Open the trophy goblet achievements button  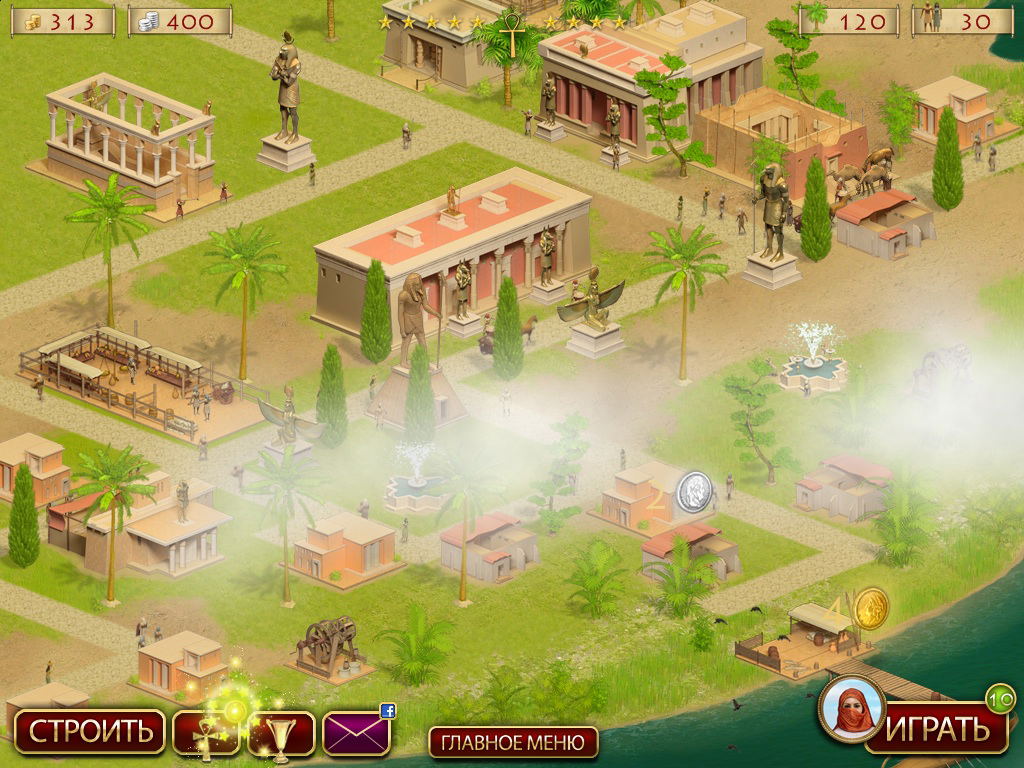pos(281,733)
